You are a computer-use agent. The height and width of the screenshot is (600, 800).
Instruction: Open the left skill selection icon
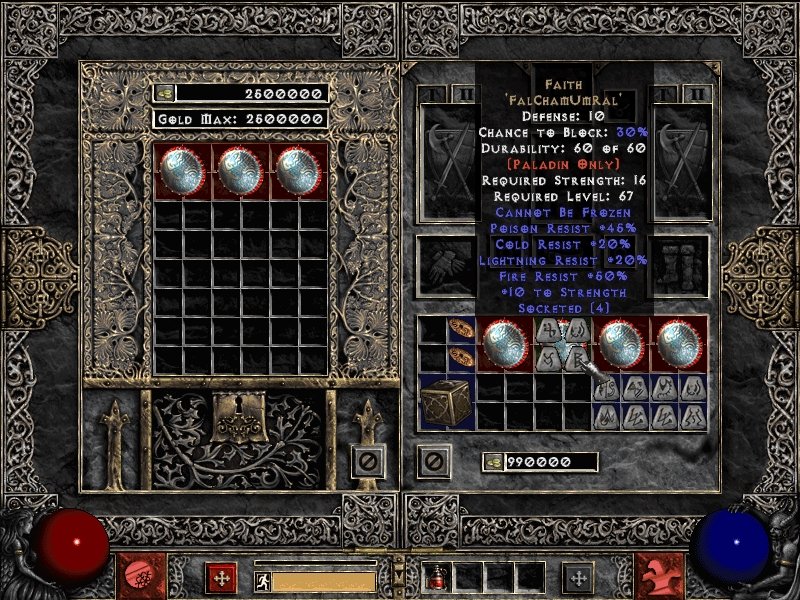click(221, 578)
